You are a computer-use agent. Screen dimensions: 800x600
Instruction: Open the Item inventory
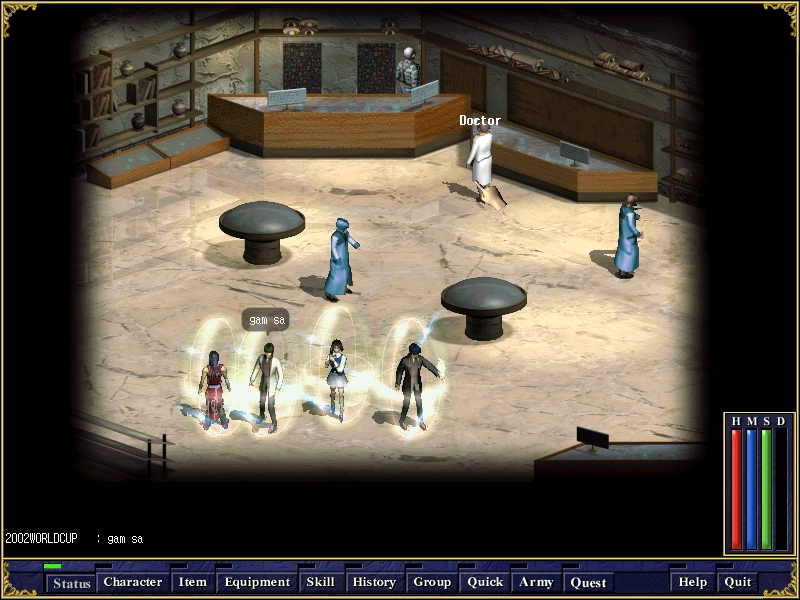[192, 582]
